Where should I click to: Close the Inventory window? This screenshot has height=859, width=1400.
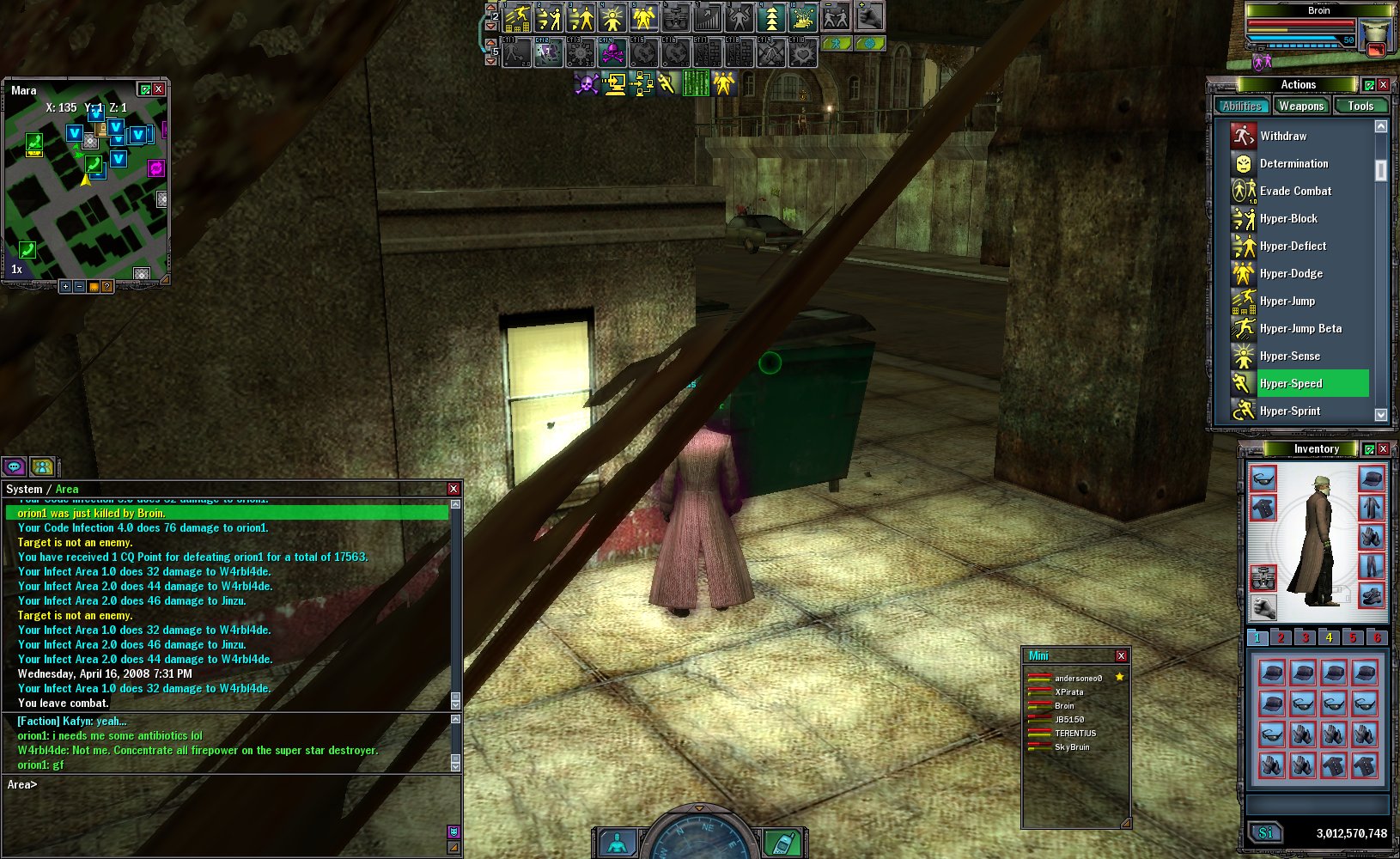(x=1383, y=448)
